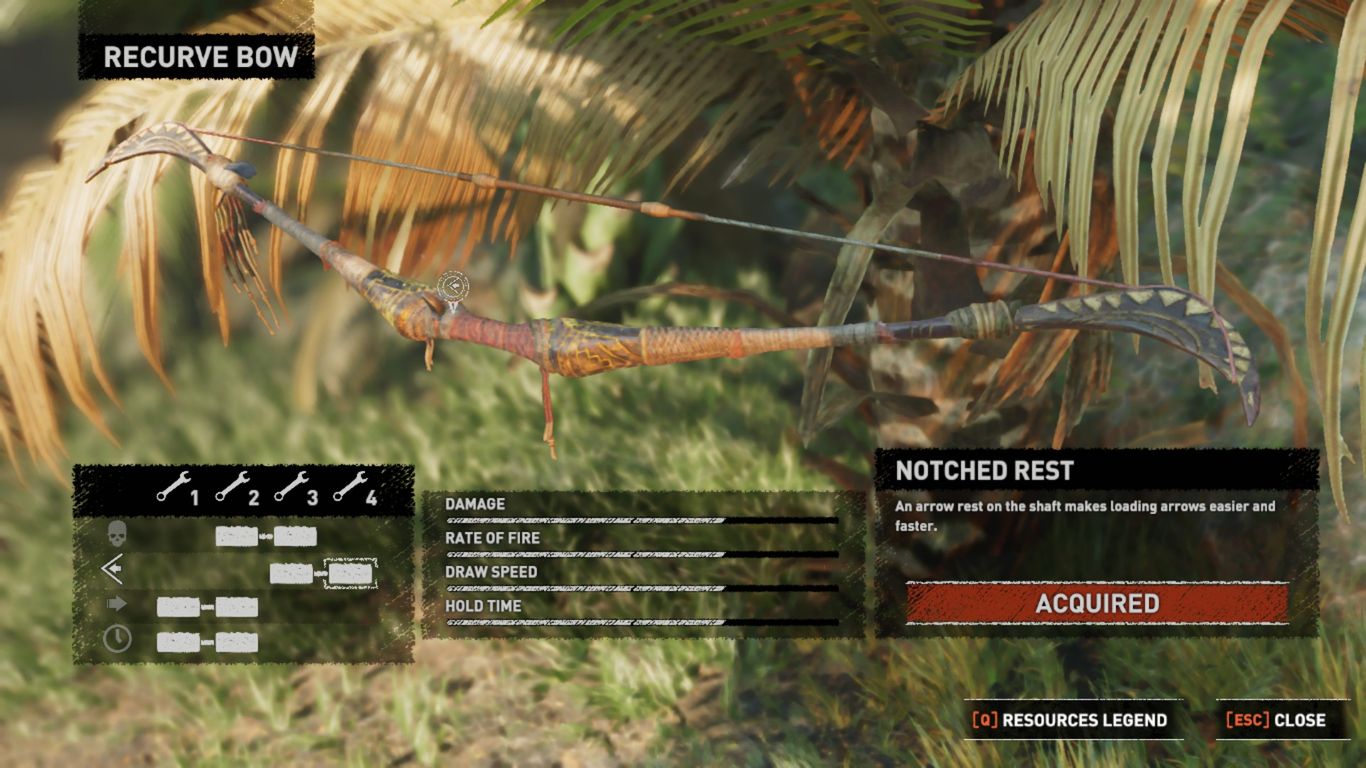Choose the tier 2 damage upgrade in skull row

pos(236,536)
